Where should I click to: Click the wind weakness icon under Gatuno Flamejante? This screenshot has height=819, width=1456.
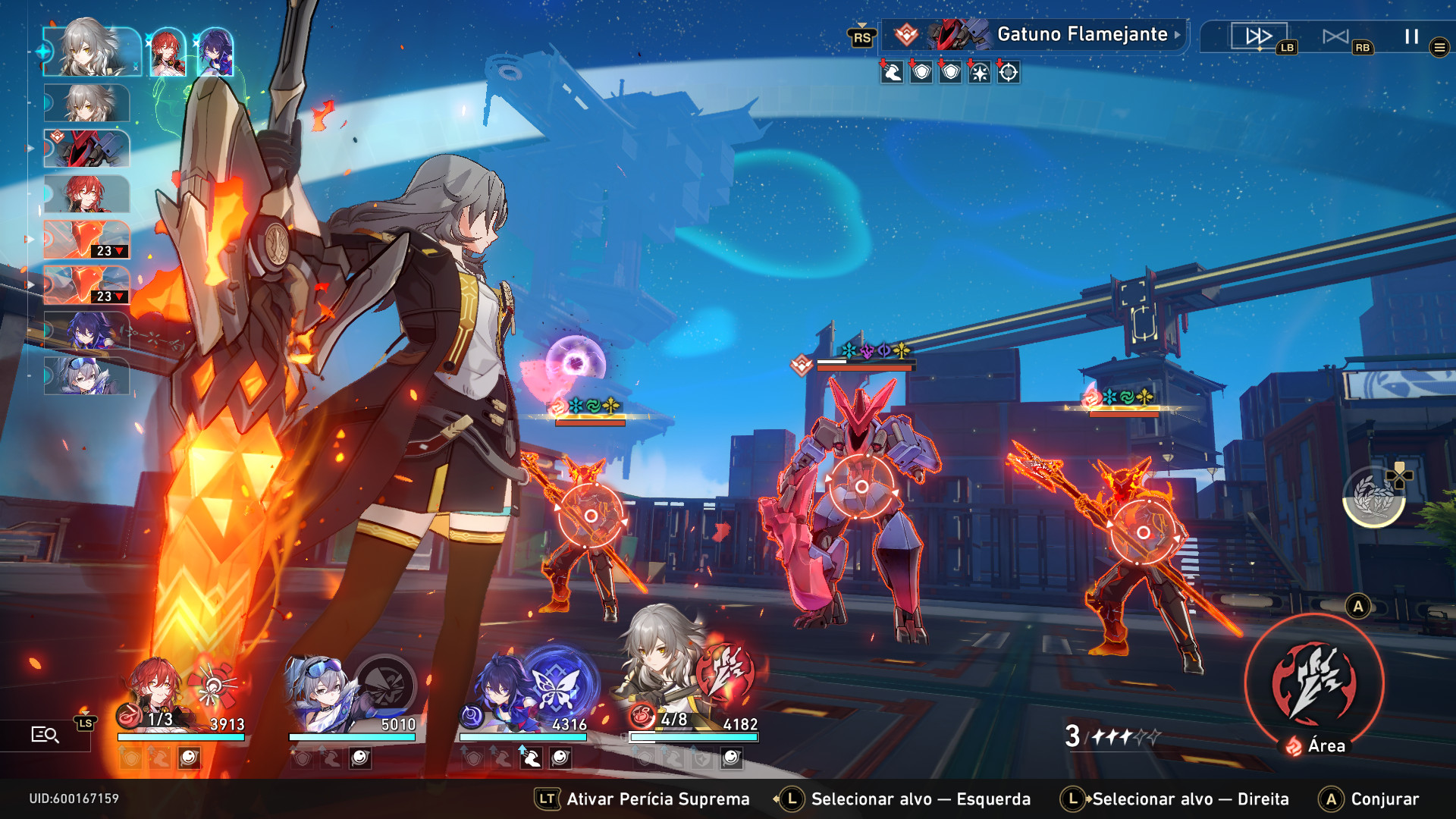[891, 73]
